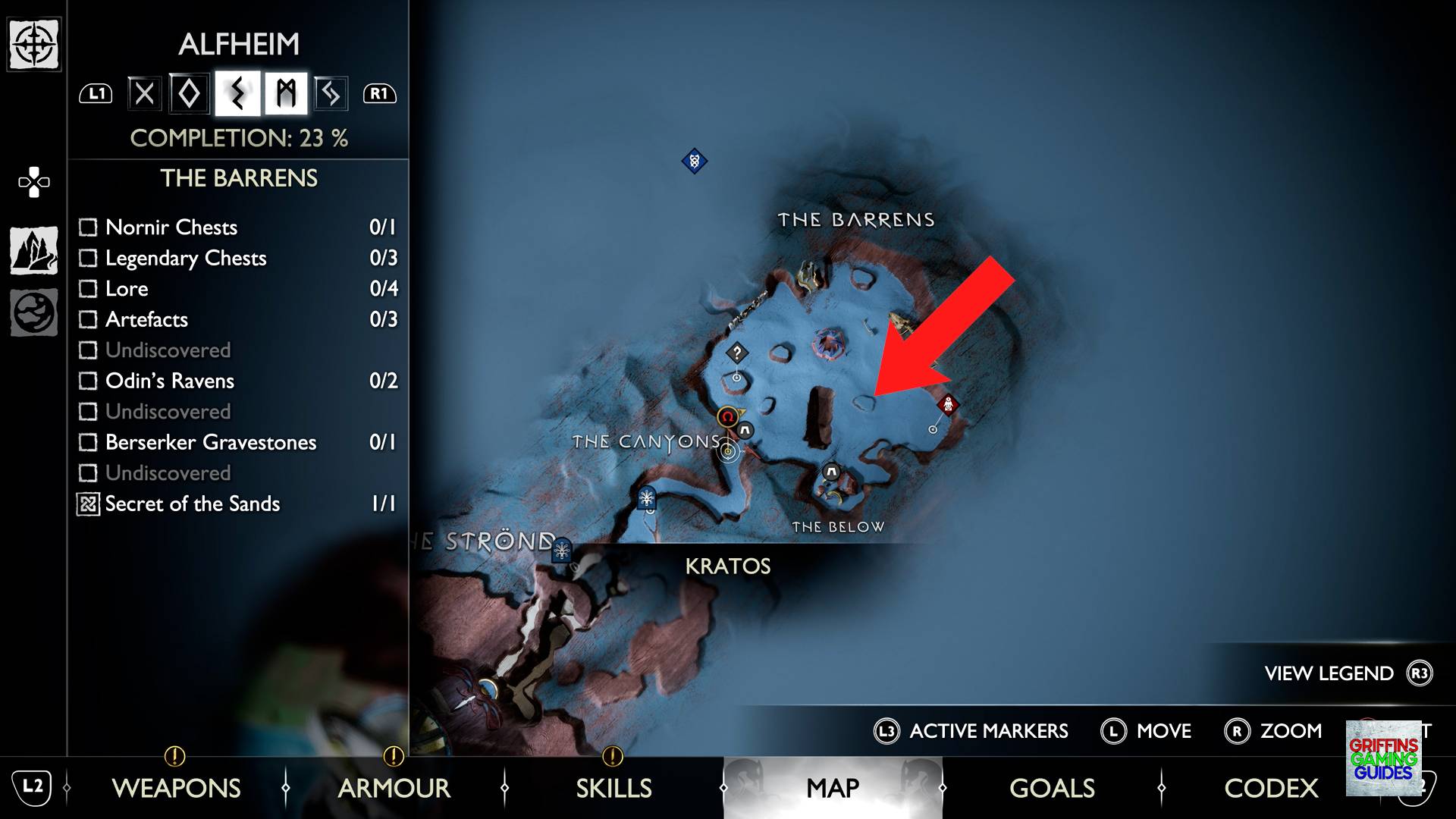The image size is (1456, 819).
Task: Click the blue diamond marker north of The Barrens
Action: point(695,161)
